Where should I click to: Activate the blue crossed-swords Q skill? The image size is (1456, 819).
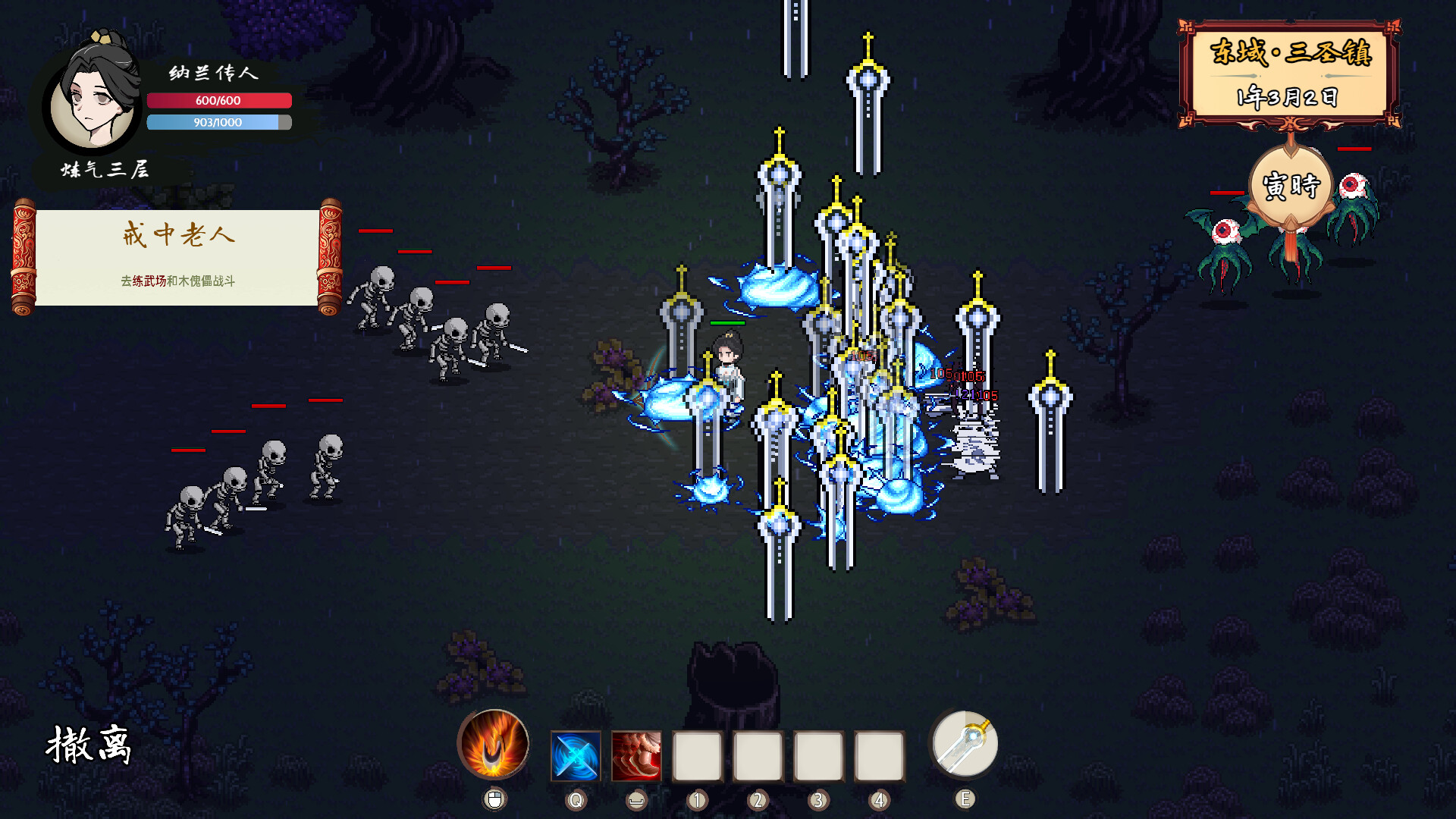(x=576, y=756)
